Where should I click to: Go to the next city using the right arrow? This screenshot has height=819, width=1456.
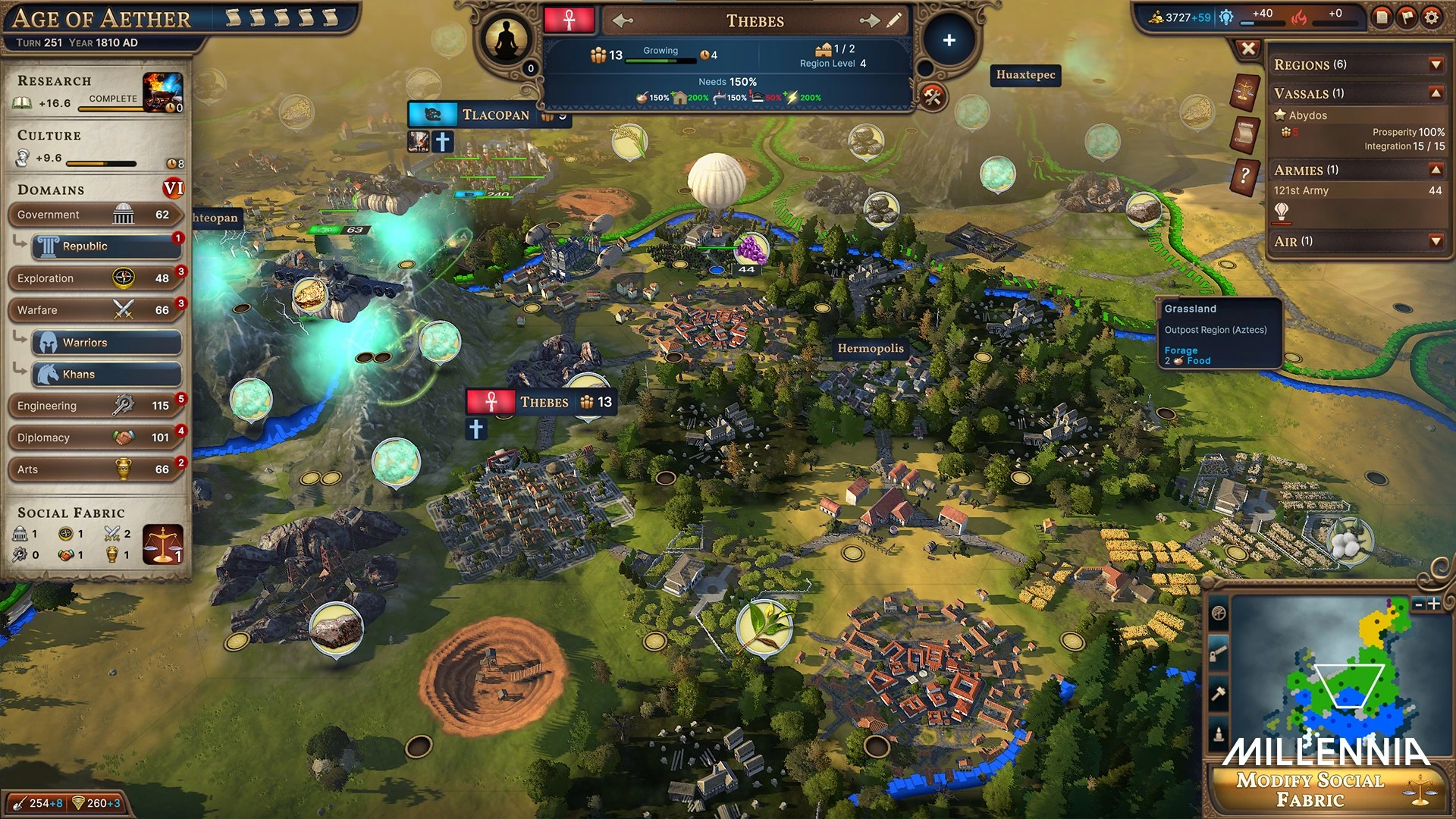tap(869, 21)
